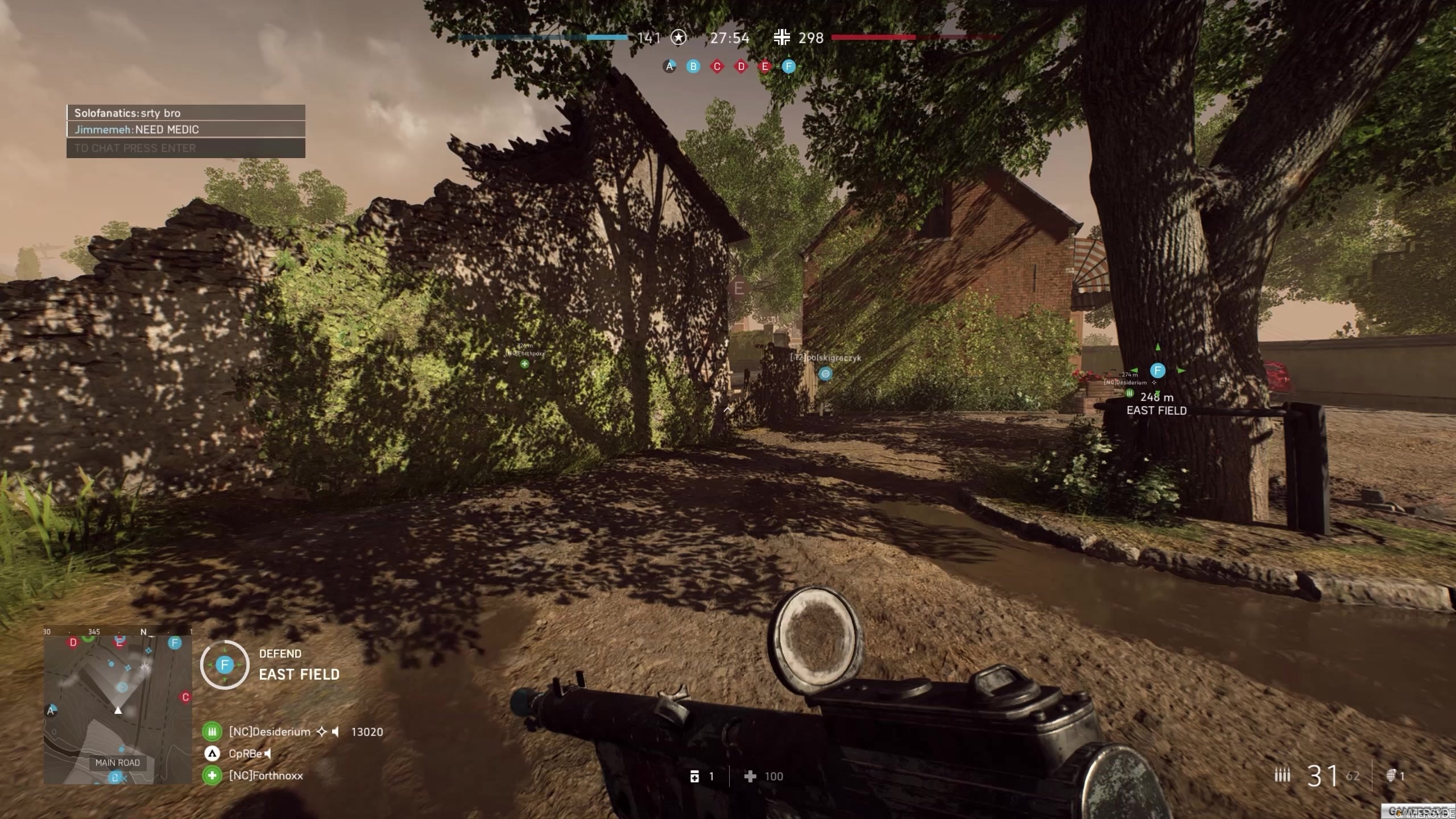Toggle CpRBe's voice speaker icon

click(267, 754)
